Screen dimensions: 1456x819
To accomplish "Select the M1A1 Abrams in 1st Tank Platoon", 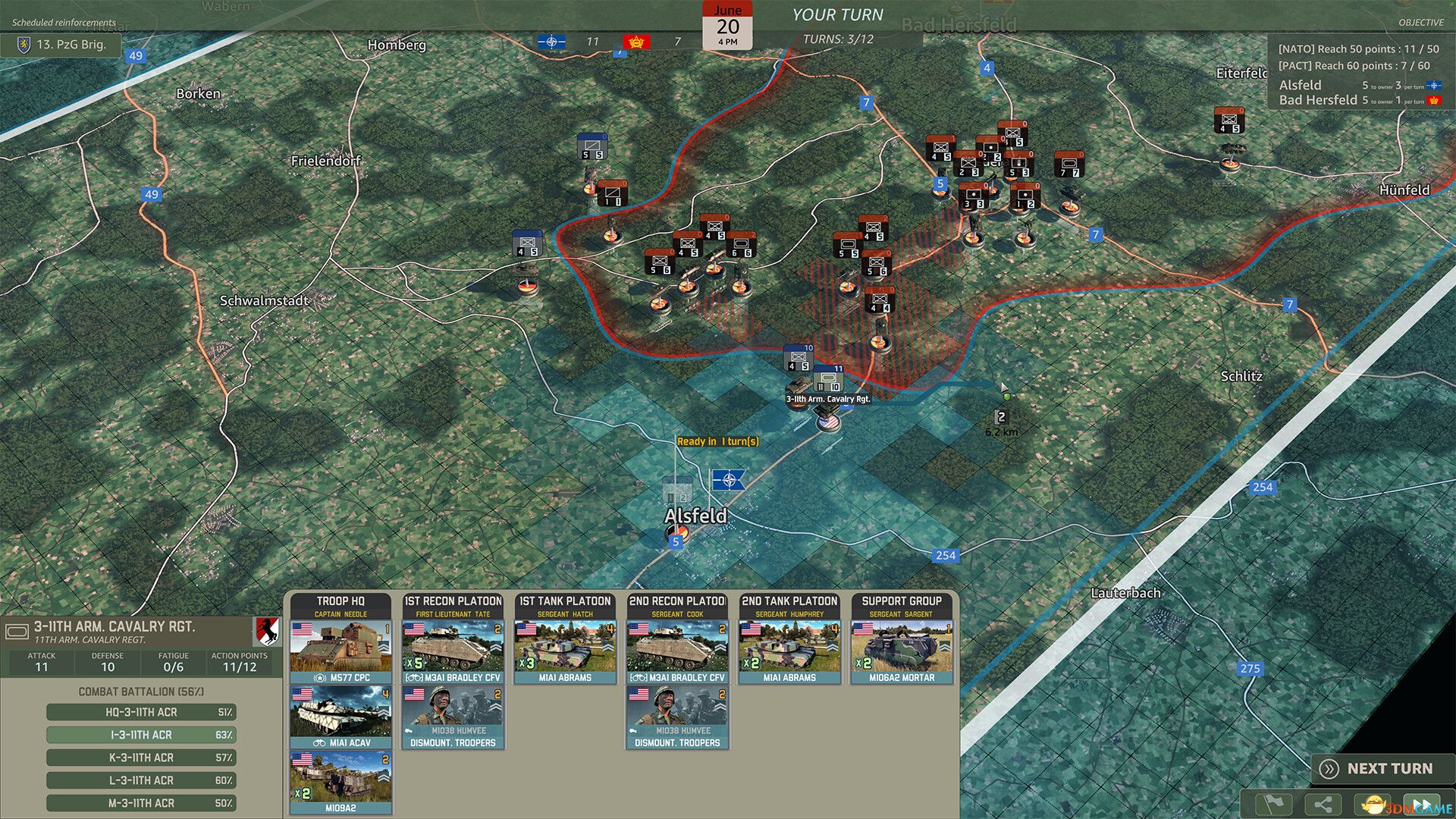I will [x=565, y=648].
